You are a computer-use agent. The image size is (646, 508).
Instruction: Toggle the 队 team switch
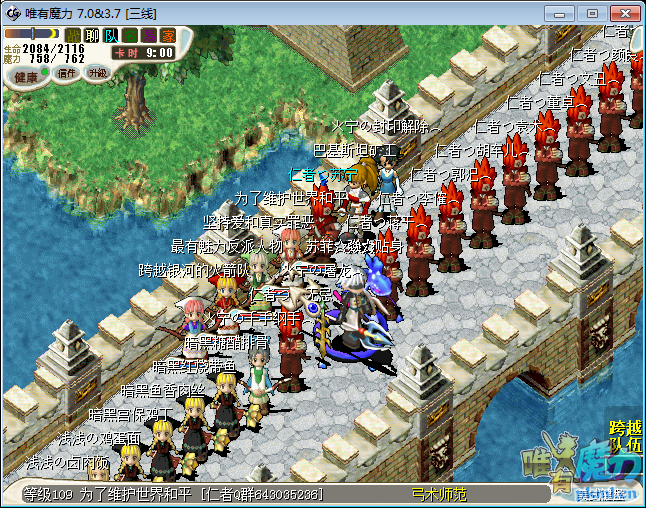[111, 35]
